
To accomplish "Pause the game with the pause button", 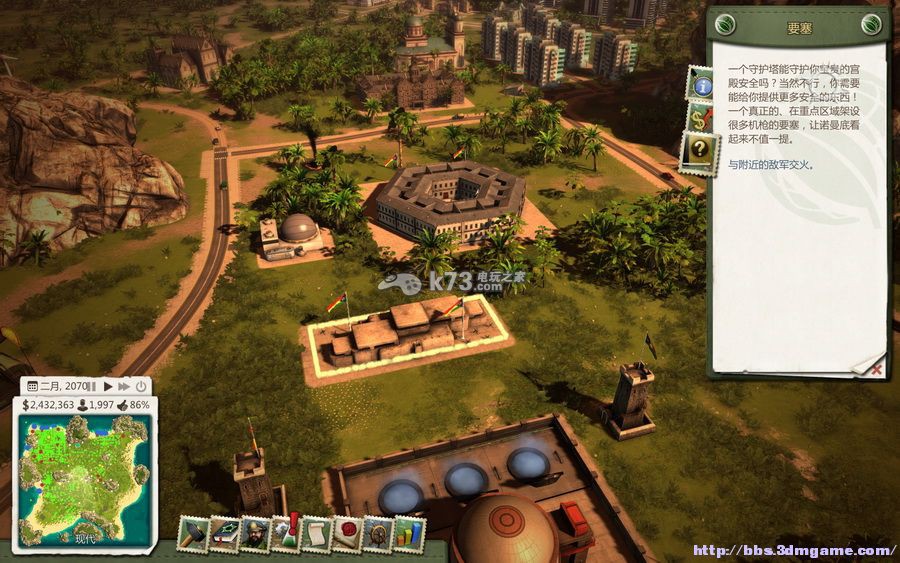I will pyautogui.click(x=94, y=386).
